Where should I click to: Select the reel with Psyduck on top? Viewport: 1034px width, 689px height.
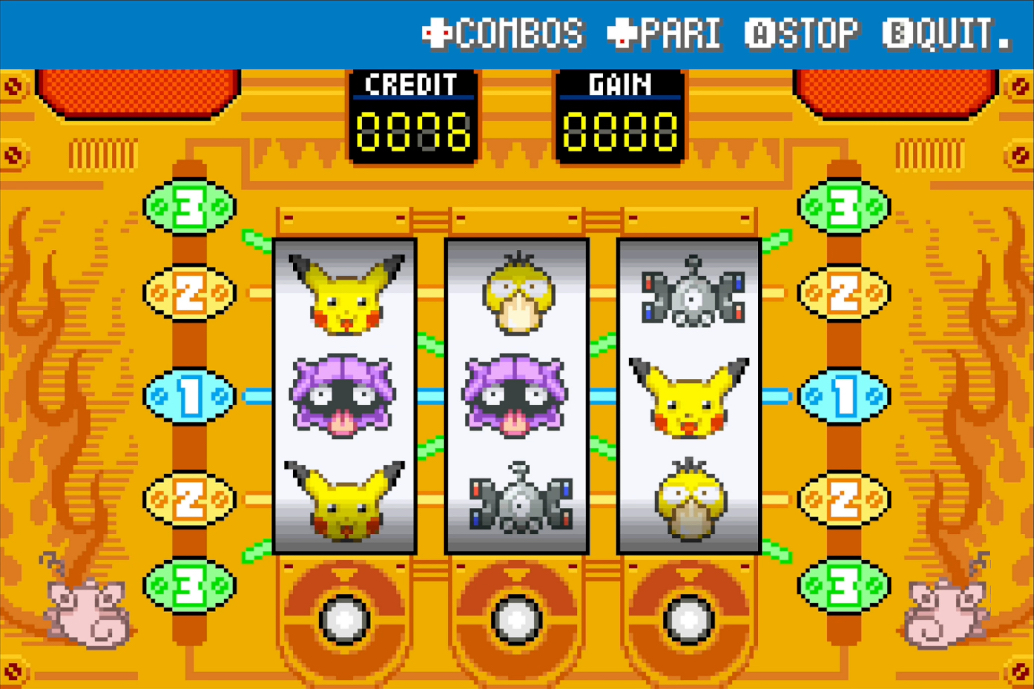tap(516, 396)
